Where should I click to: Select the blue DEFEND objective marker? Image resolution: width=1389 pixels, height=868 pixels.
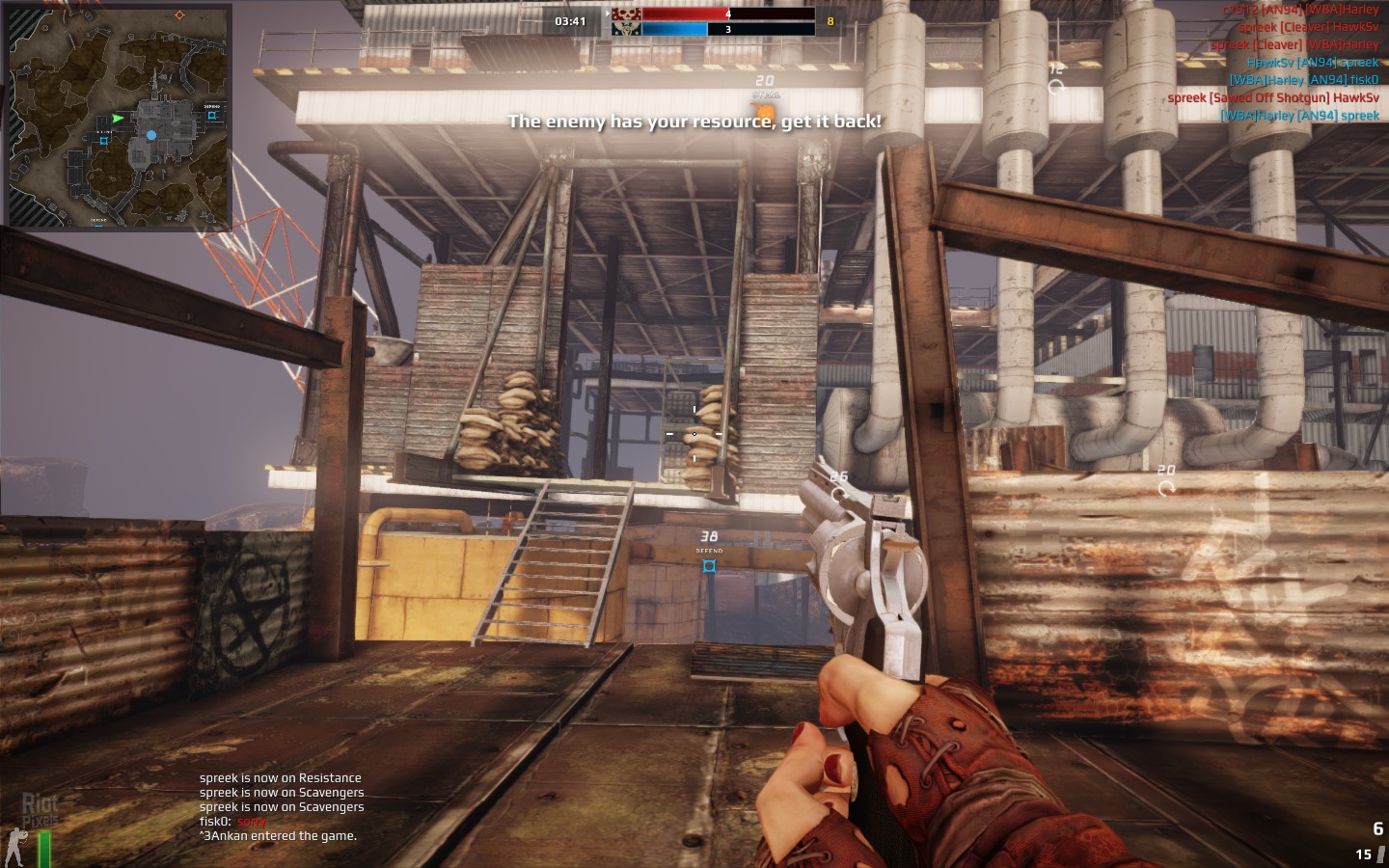(x=709, y=566)
